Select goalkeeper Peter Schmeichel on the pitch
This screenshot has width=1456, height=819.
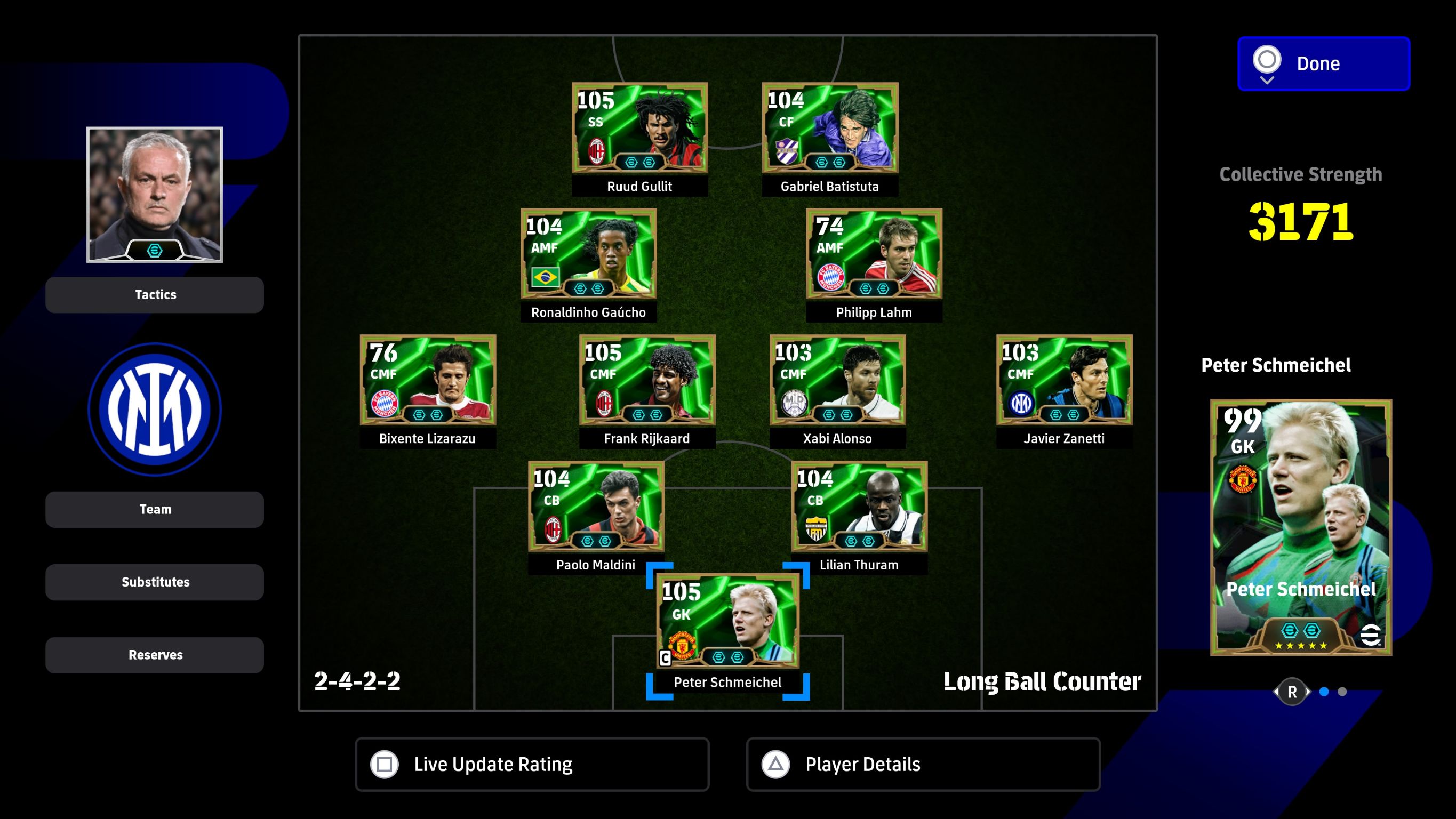coord(727,621)
